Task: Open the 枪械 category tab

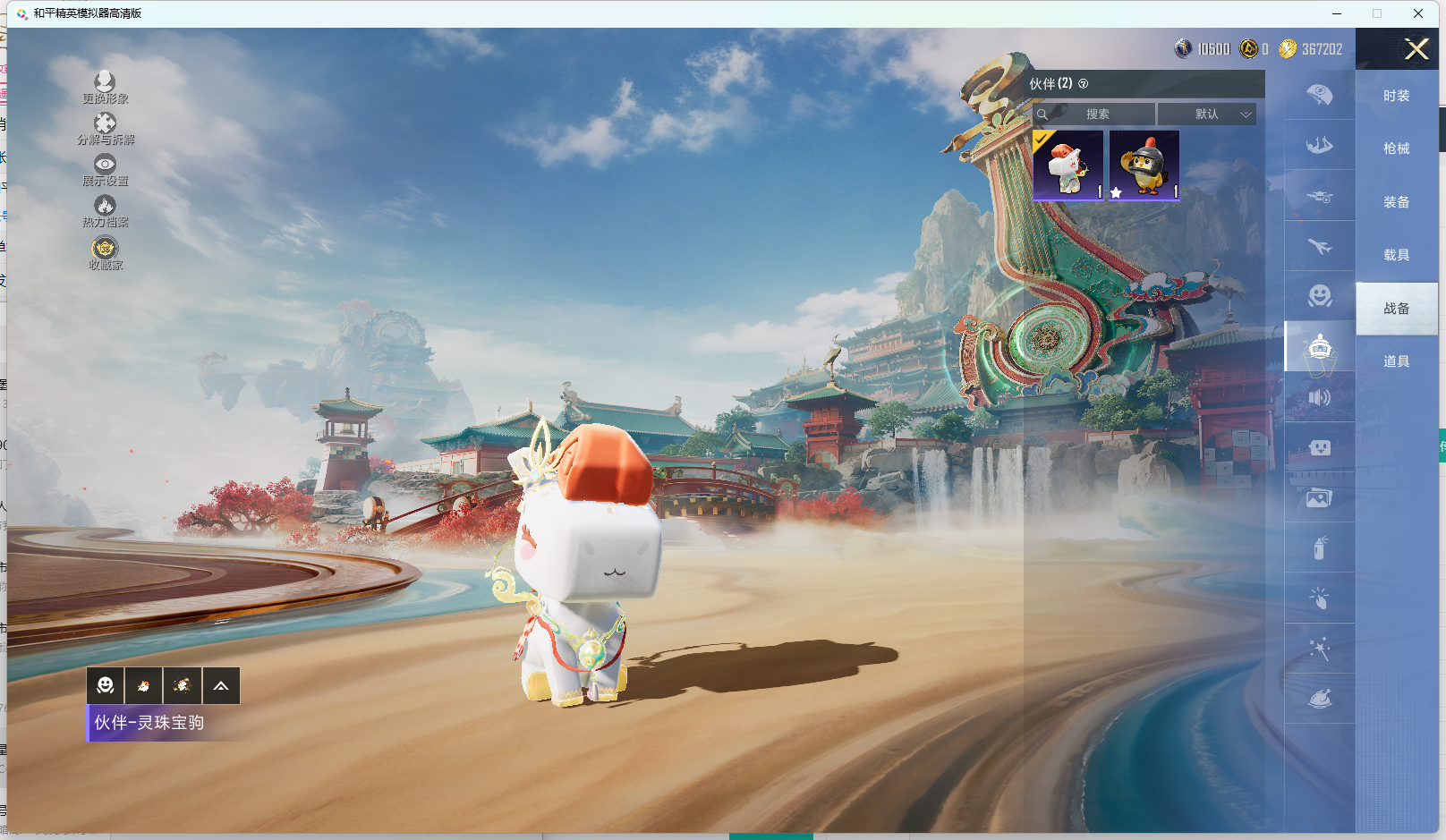Action: tap(1396, 148)
